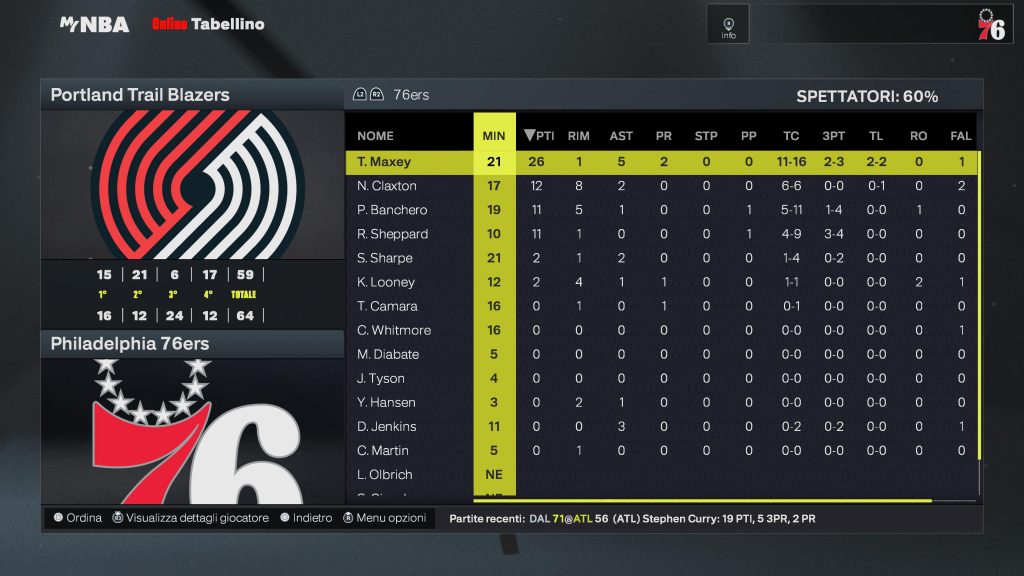Select the Portland Trail Blazers team panel

tap(191, 95)
